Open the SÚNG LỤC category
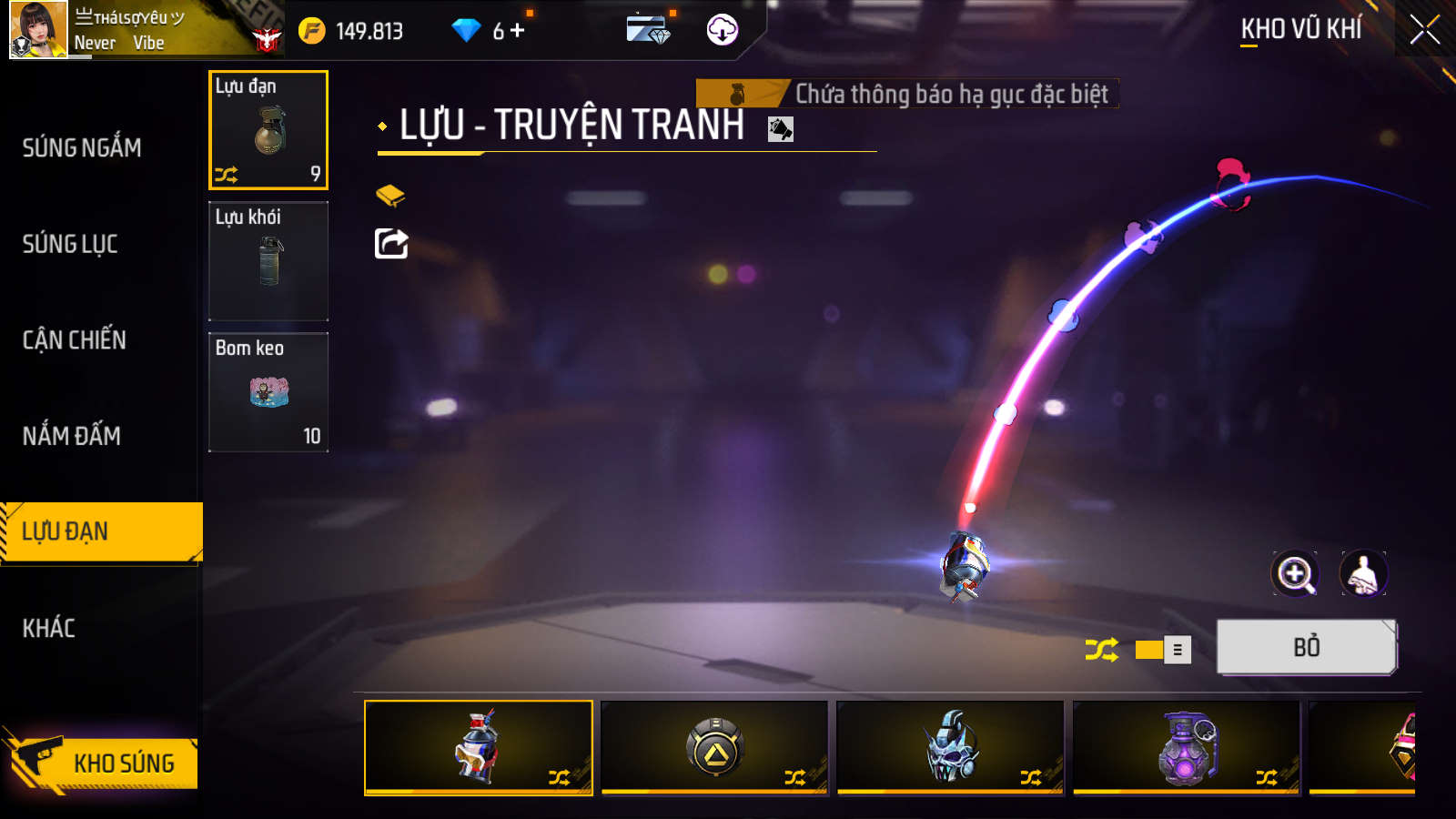Image resolution: width=1456 pixels, height=819 pixels. coord(70,244)
